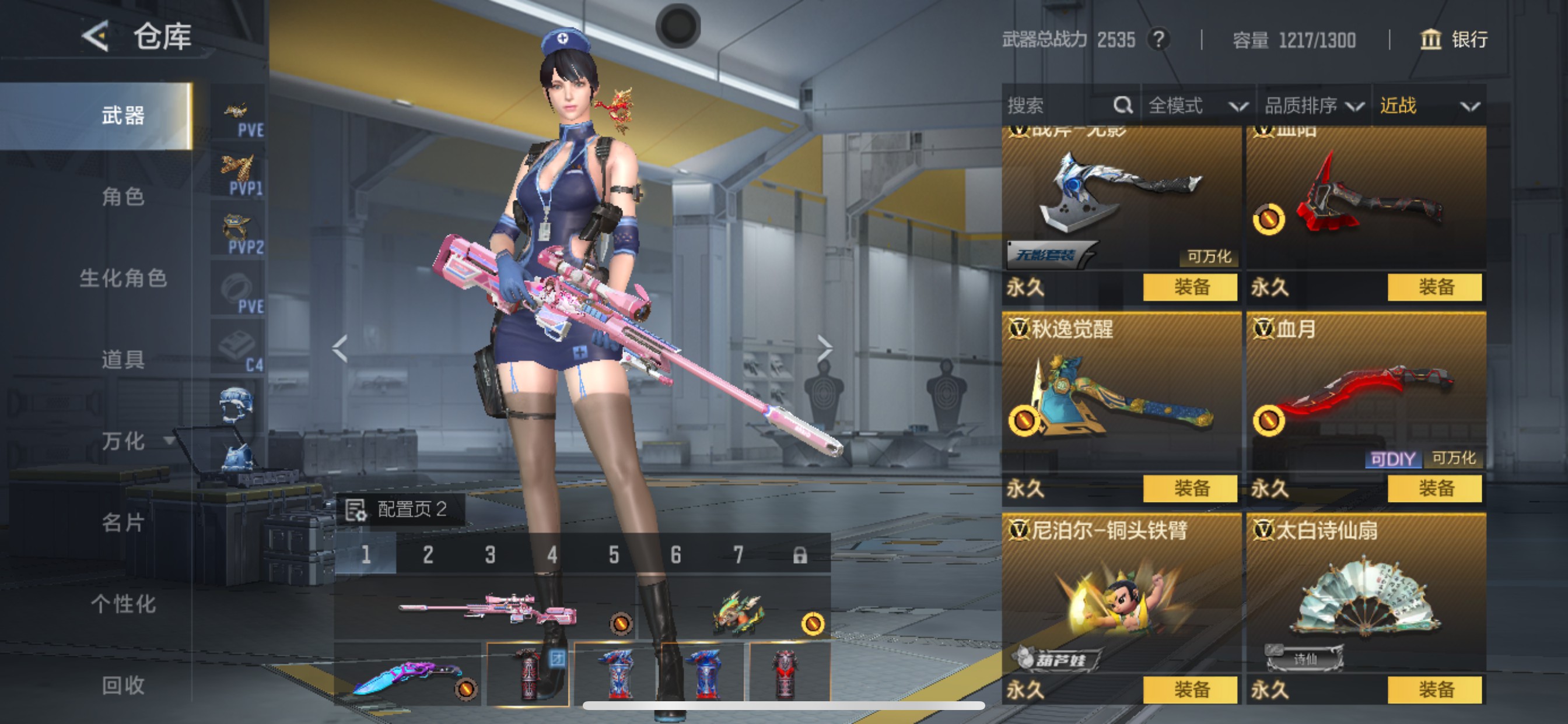Open the 回收 recycle section

pos(123,686)
